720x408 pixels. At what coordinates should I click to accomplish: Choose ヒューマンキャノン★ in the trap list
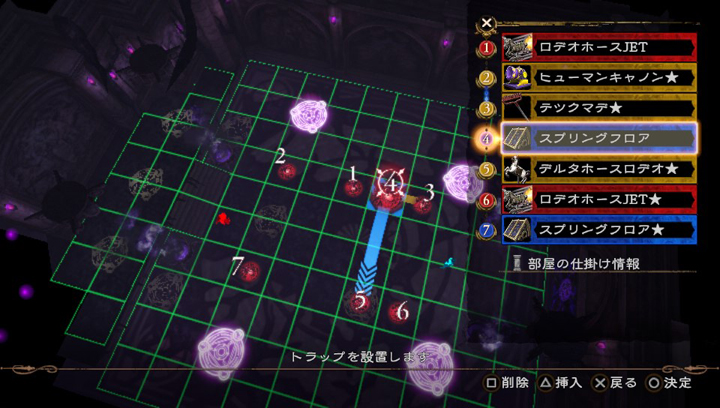click(x=598, y=77)
